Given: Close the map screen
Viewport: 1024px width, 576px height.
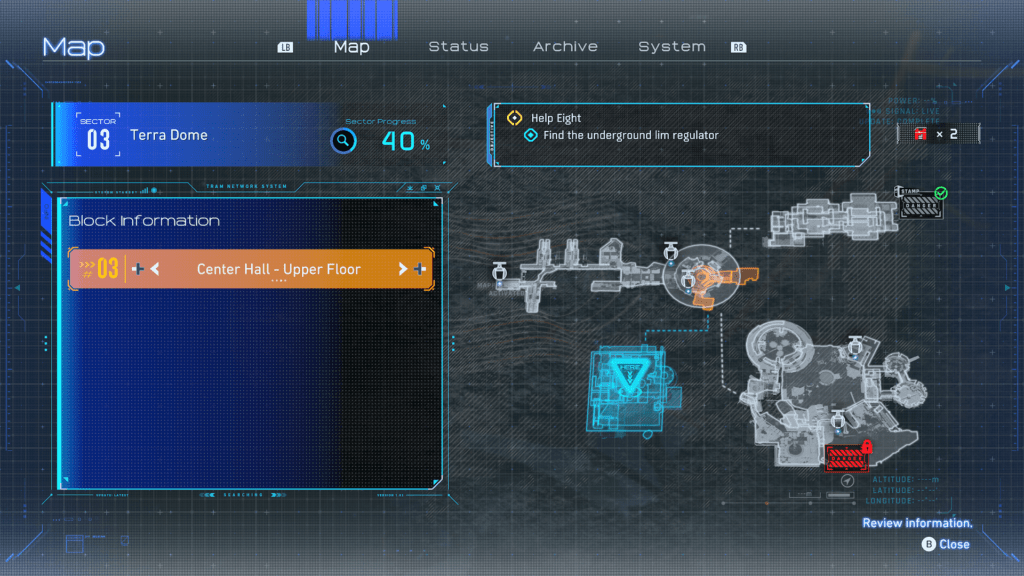Looking at the screenshot, I should pyautogui.click(x=946, y=544).
